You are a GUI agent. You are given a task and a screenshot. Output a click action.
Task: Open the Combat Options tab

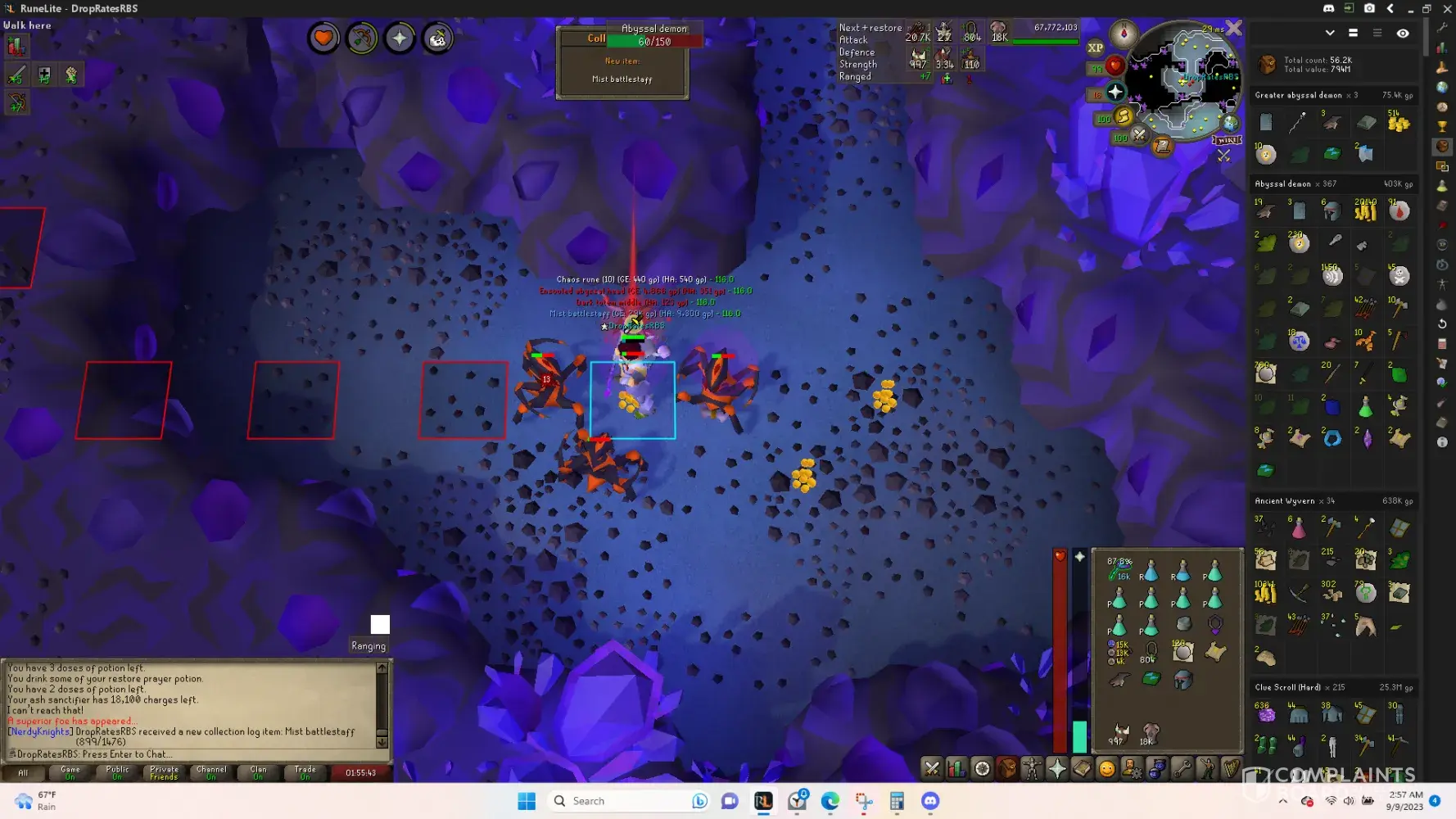coord(932,768)
